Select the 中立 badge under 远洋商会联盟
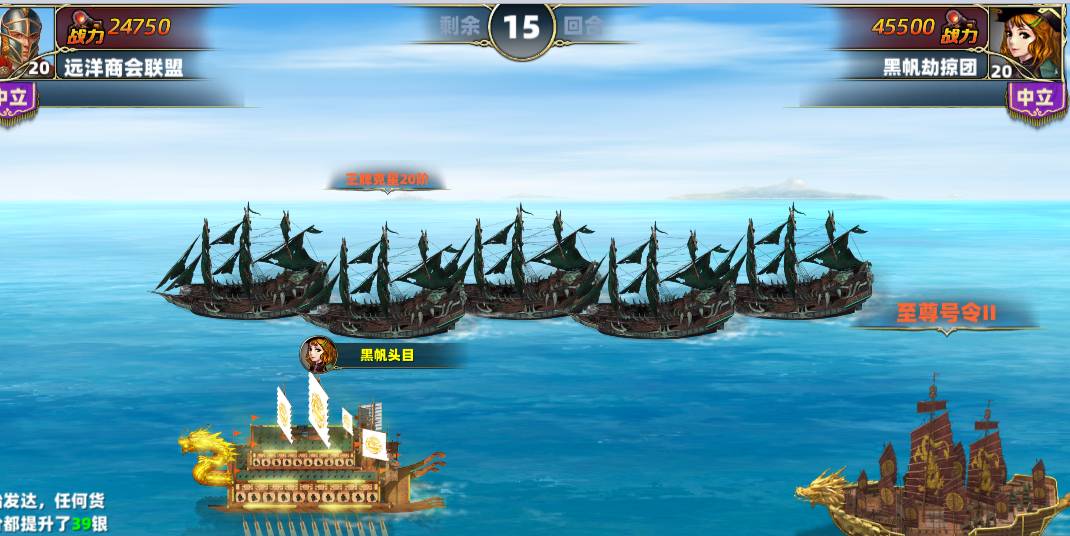1070x536 pixels. tap(16, 98)
